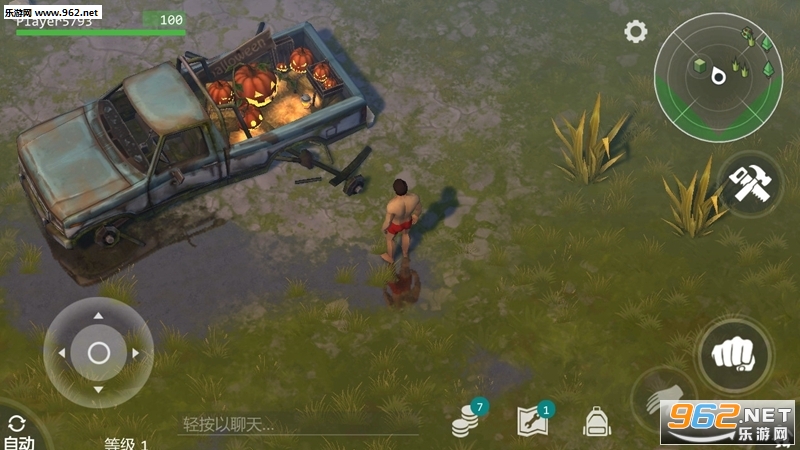The width and height of the screenshot is (800, 450).
Task: Toggle the sneak crouch button
Action: click(663, 399)
